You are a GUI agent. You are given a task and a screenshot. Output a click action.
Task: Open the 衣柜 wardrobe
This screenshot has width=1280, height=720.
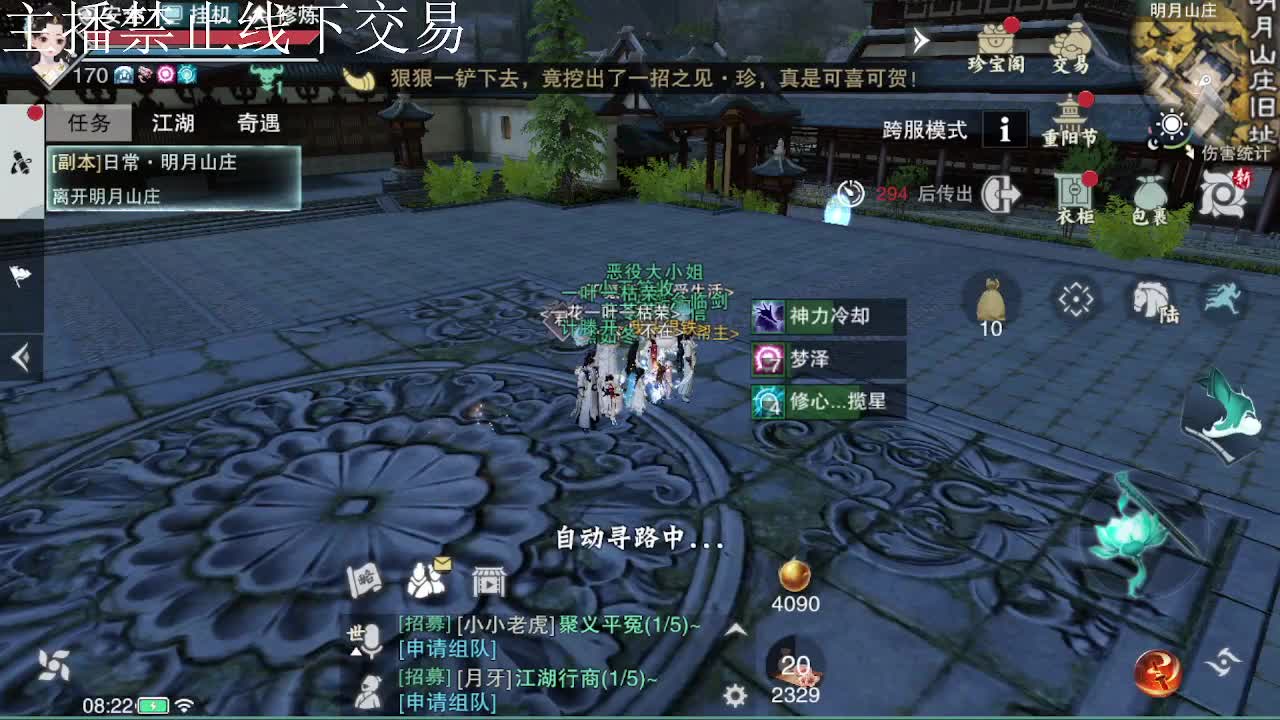tap(1072, 195)
